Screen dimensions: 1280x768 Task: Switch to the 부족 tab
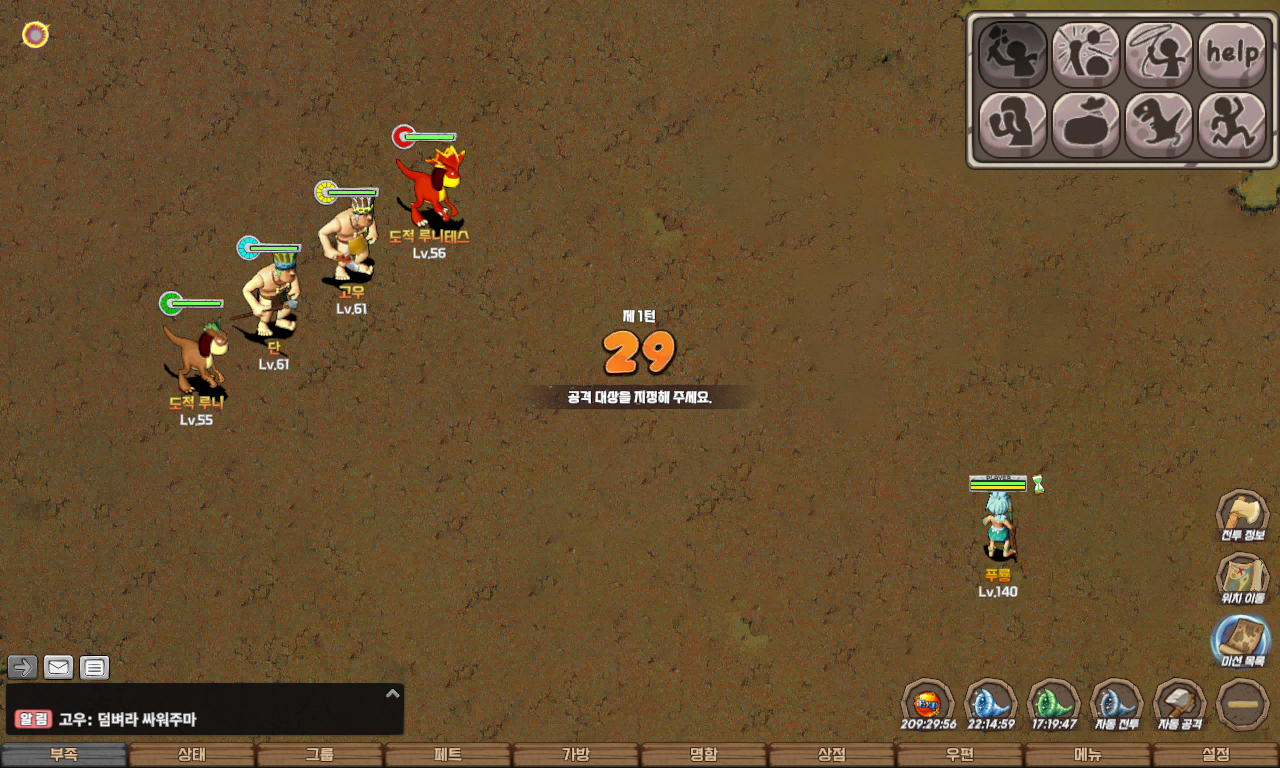[64, 755]
